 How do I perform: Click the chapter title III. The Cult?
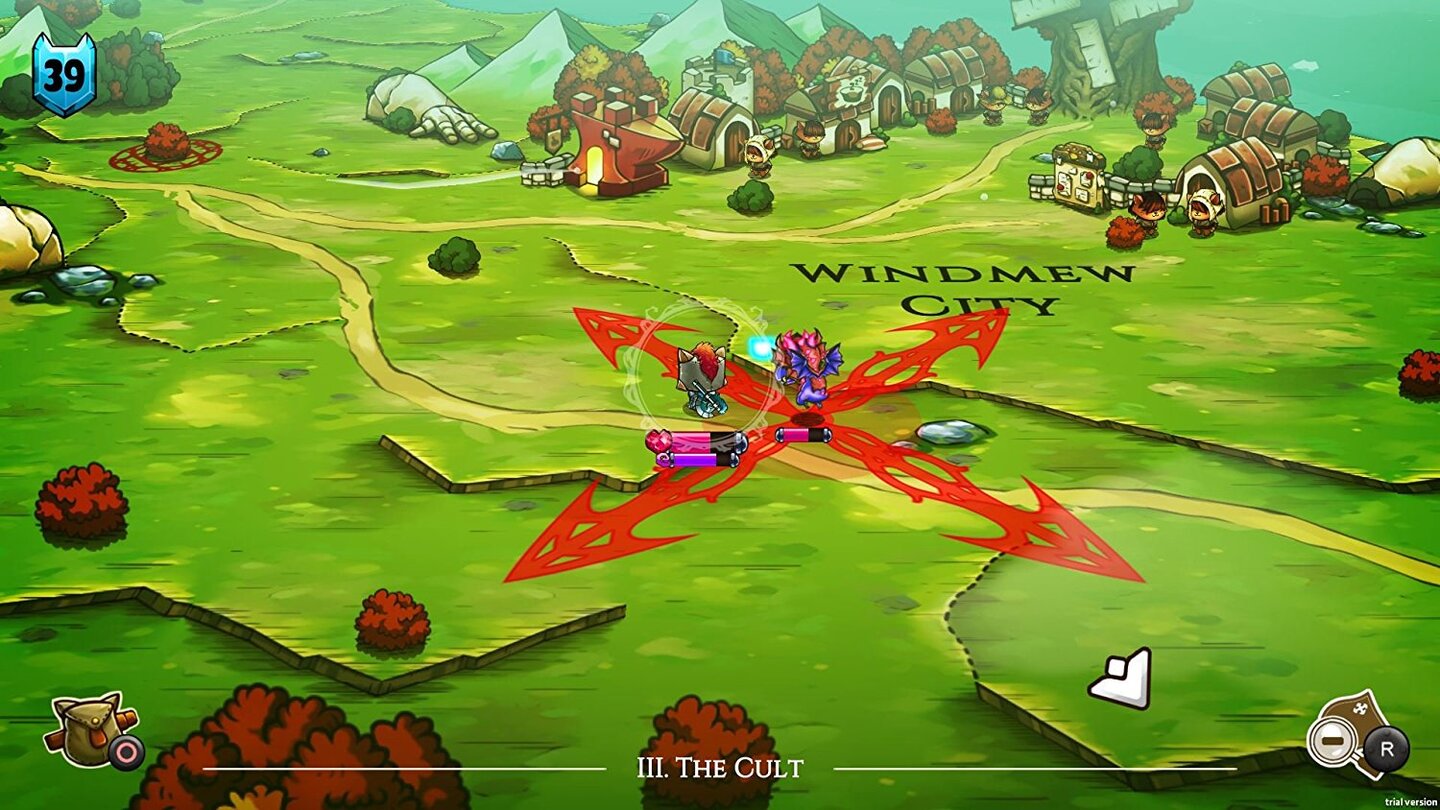pos(720,768)
